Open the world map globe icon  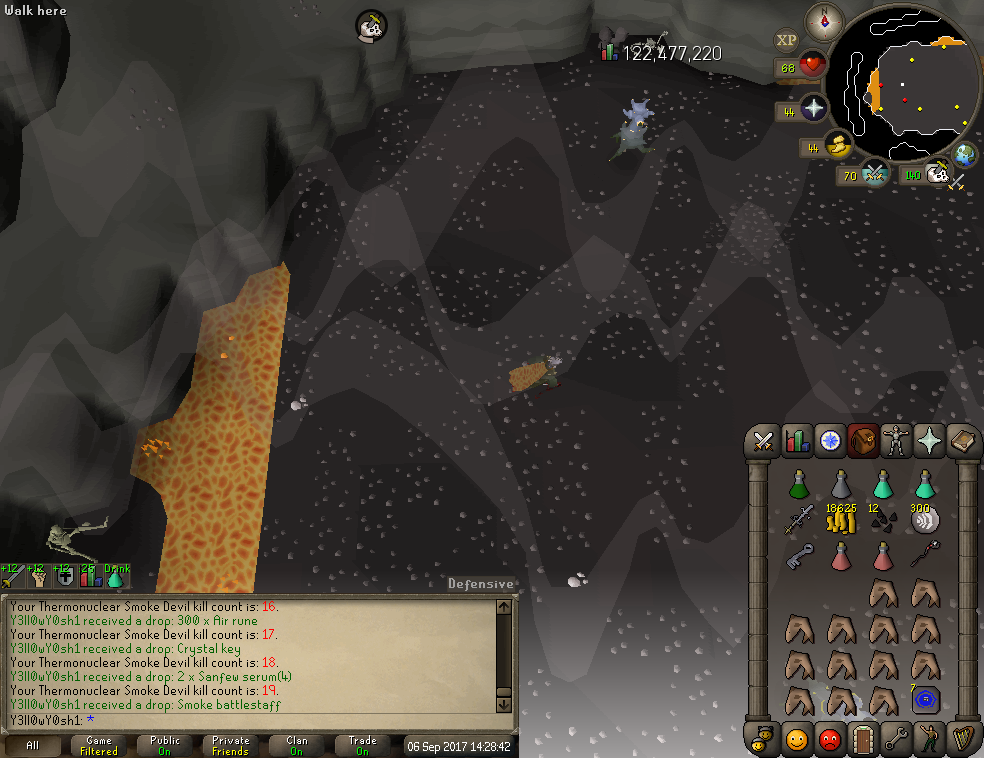(965, 155)
